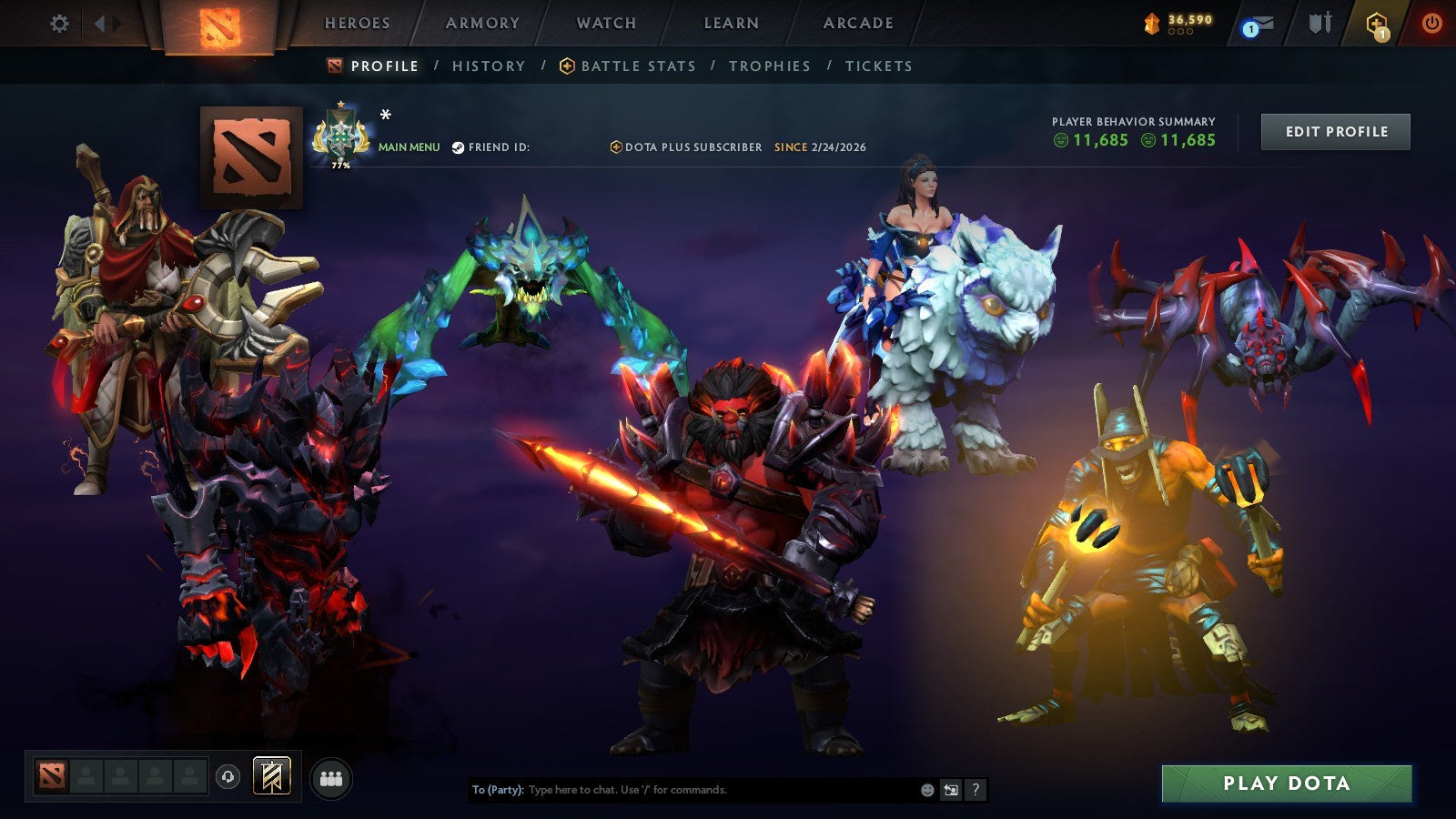1456x819 pixels.
Task: Open the emoticon smiley in the chat bar
Action: coord(928,790)
